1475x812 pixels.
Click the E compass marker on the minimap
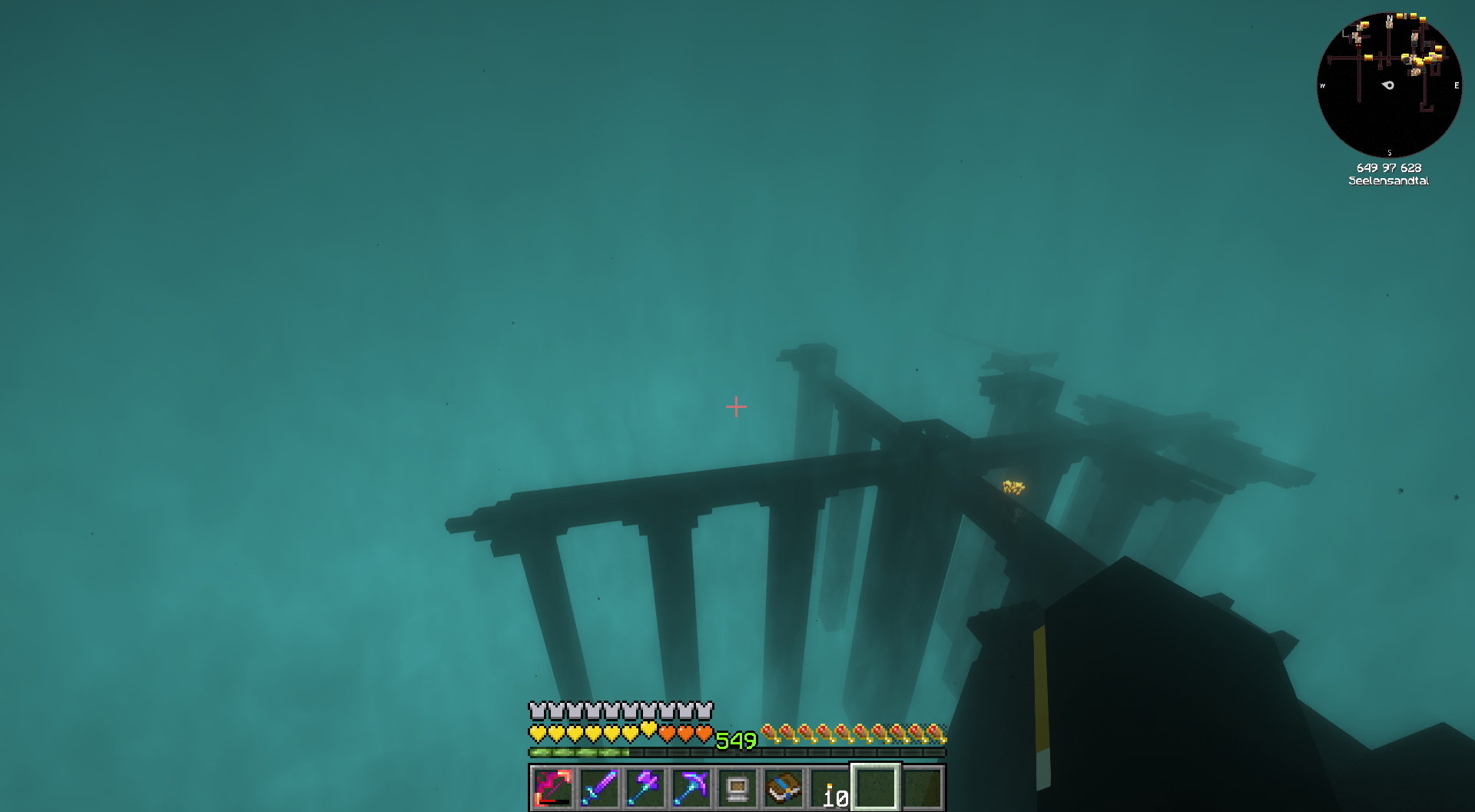click(1457, 85)
